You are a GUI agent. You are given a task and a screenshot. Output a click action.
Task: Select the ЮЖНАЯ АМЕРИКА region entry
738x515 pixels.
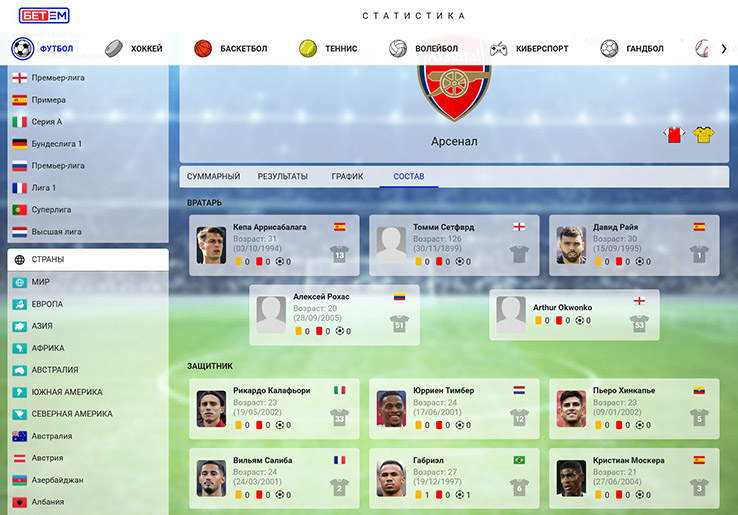coord(66,392)
